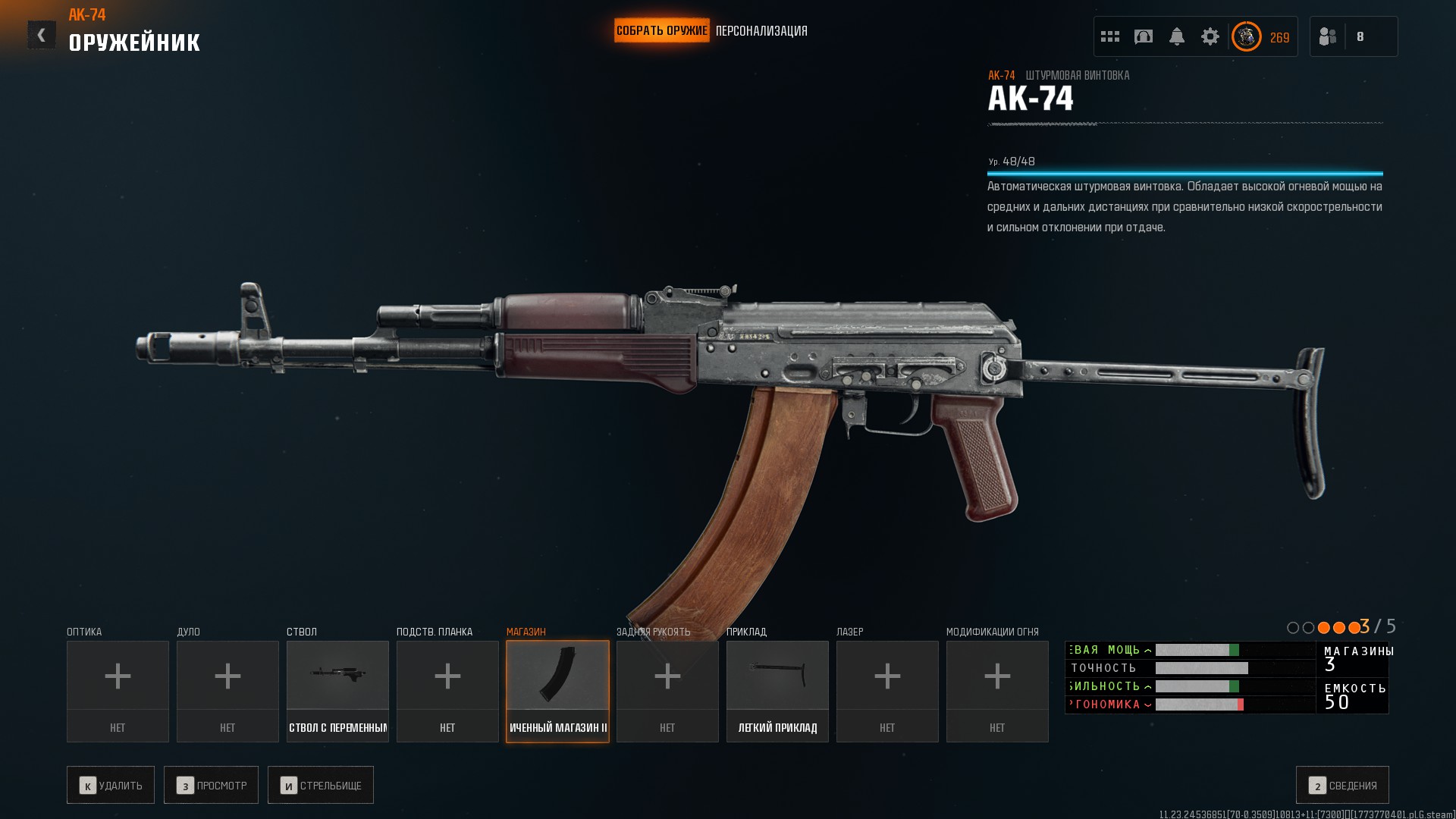Open the settings gear icon
Viewport: 1456px width, 819px height.
pyautogui.click(x=1210, y=36)
